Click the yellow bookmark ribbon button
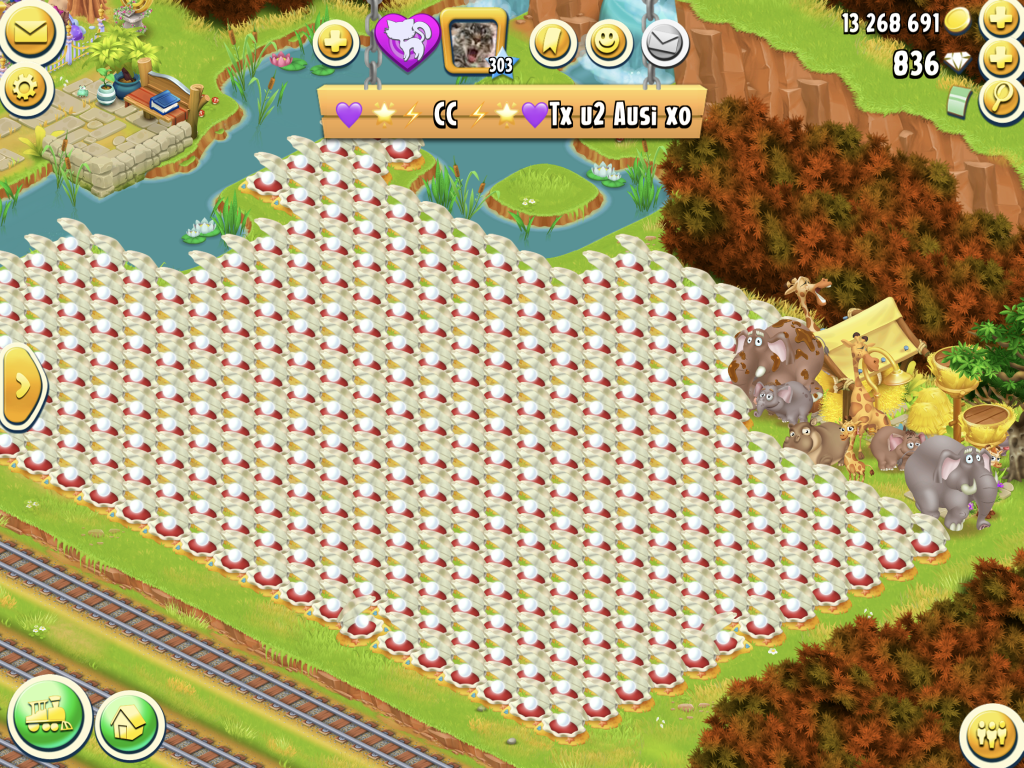 (x=553, y=43)
